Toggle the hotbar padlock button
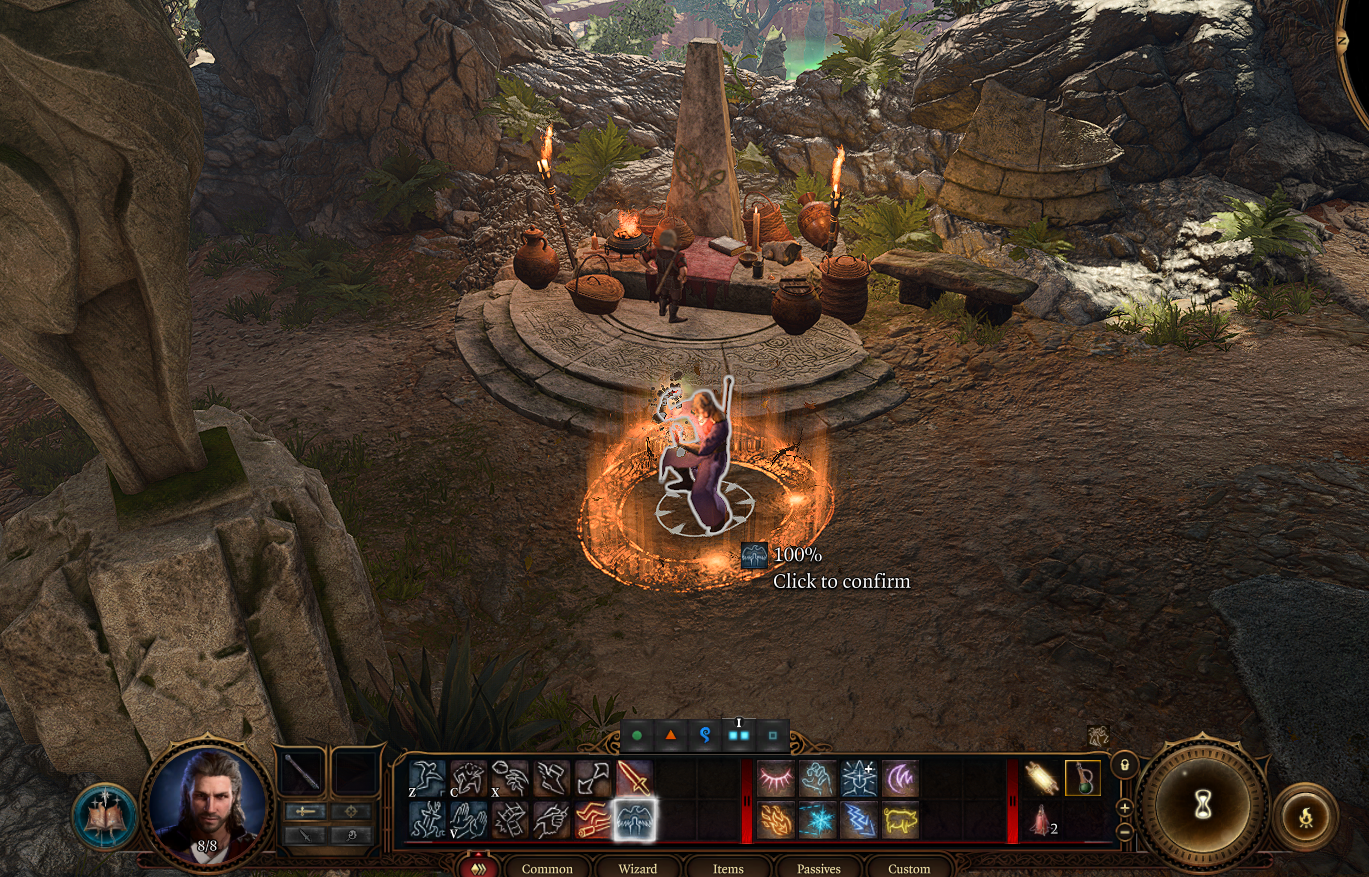 pos(1124,765)
